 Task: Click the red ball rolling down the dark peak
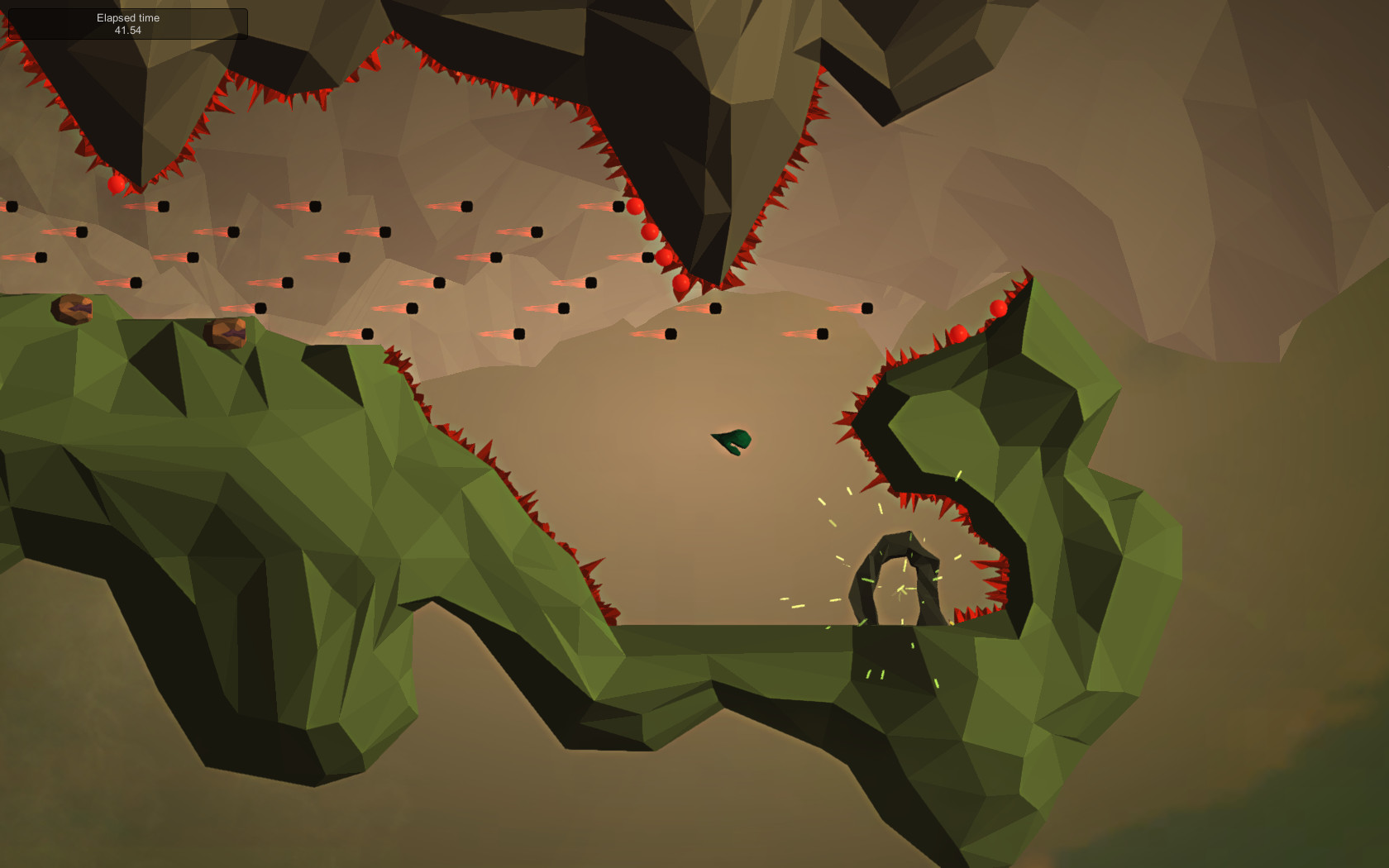[x=652, y=233]
